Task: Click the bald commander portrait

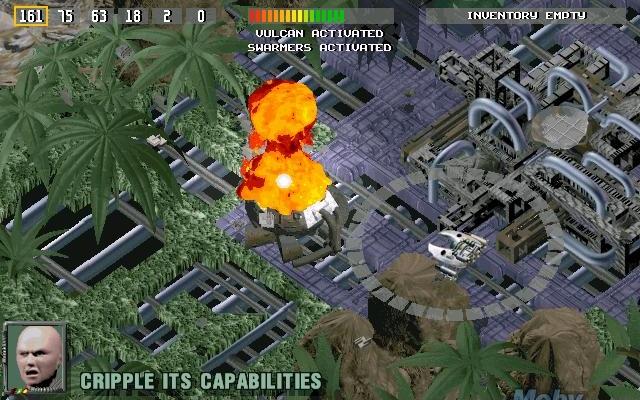Action: point(36,359)
